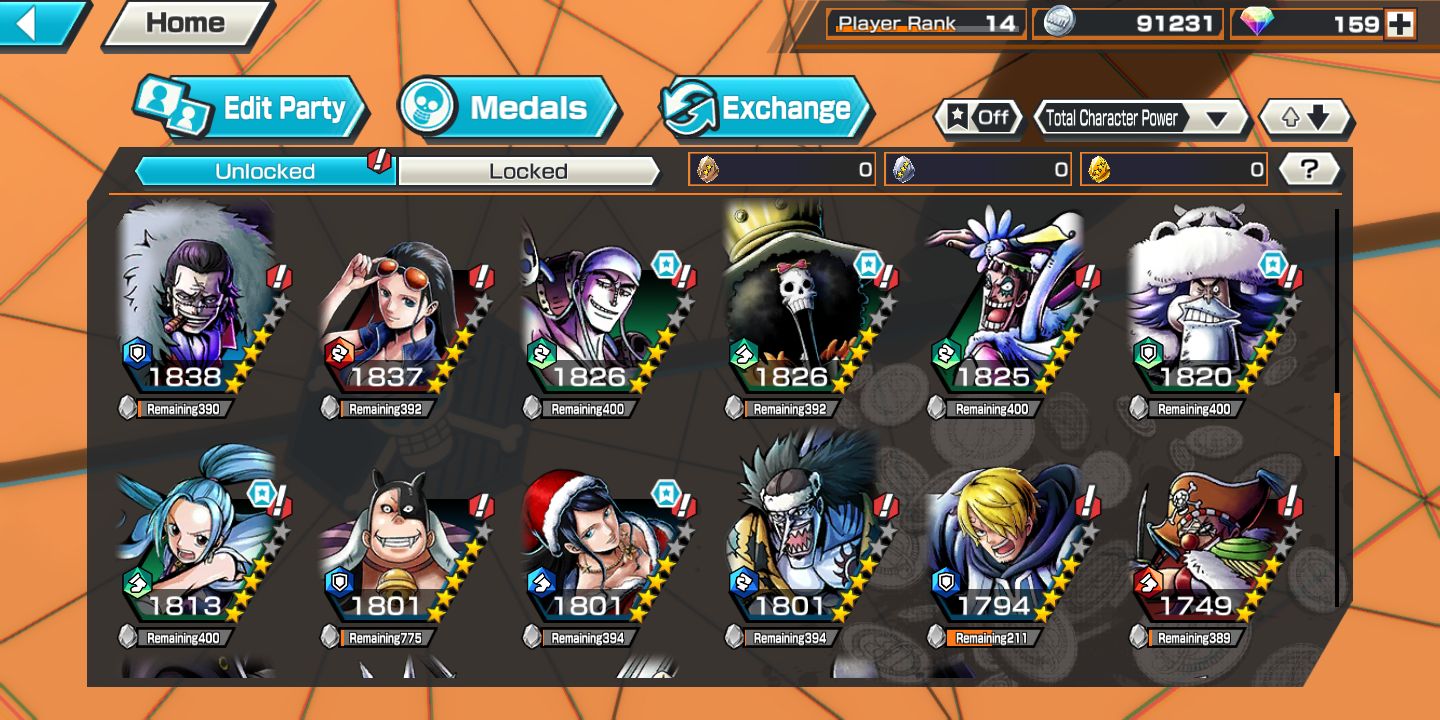Switch to the Unlocked tab
Screen dimensions: 1440x720
pos(265,171)
